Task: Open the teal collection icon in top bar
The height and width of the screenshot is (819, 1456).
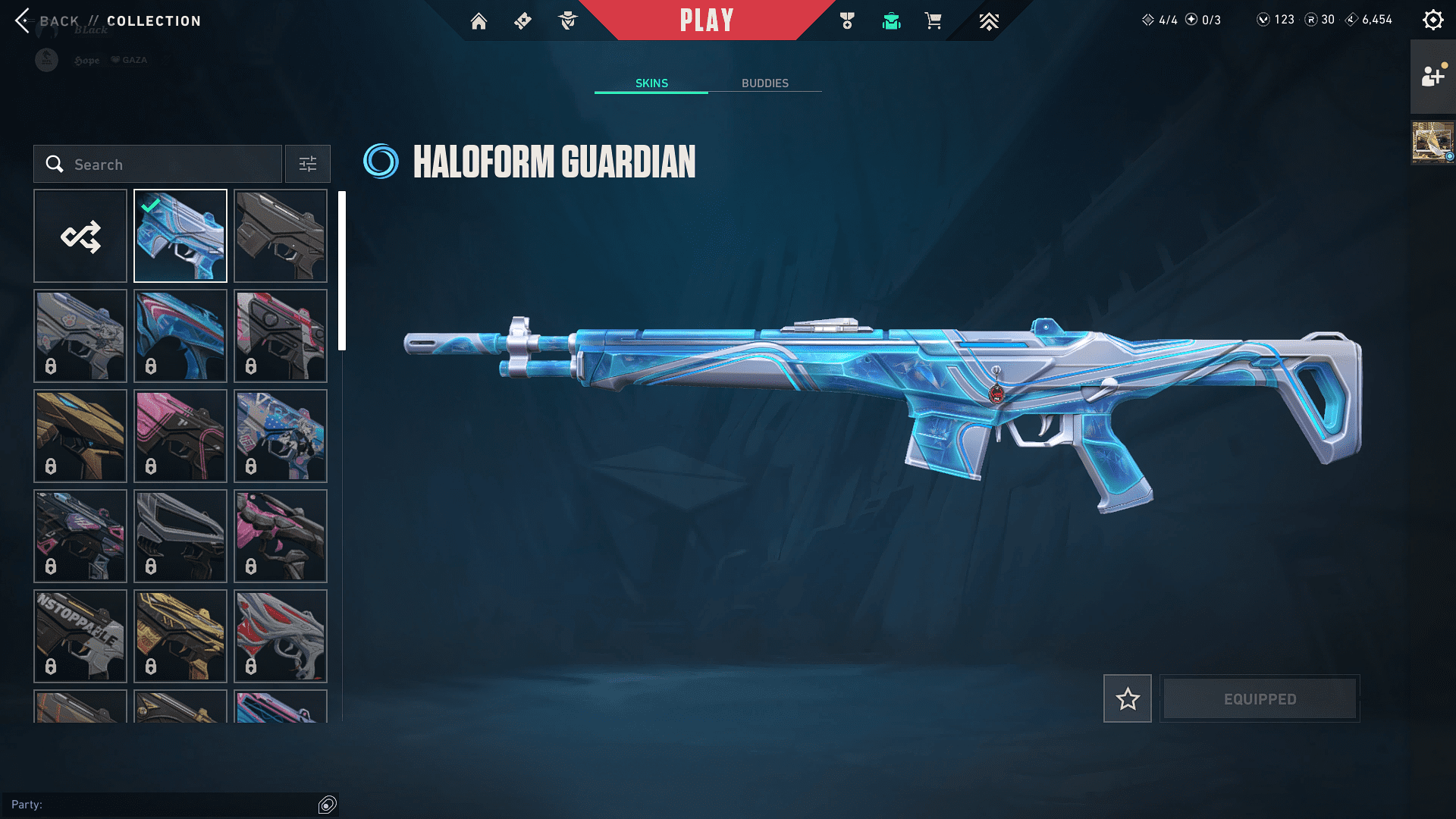Action: (x=891, y=21)
